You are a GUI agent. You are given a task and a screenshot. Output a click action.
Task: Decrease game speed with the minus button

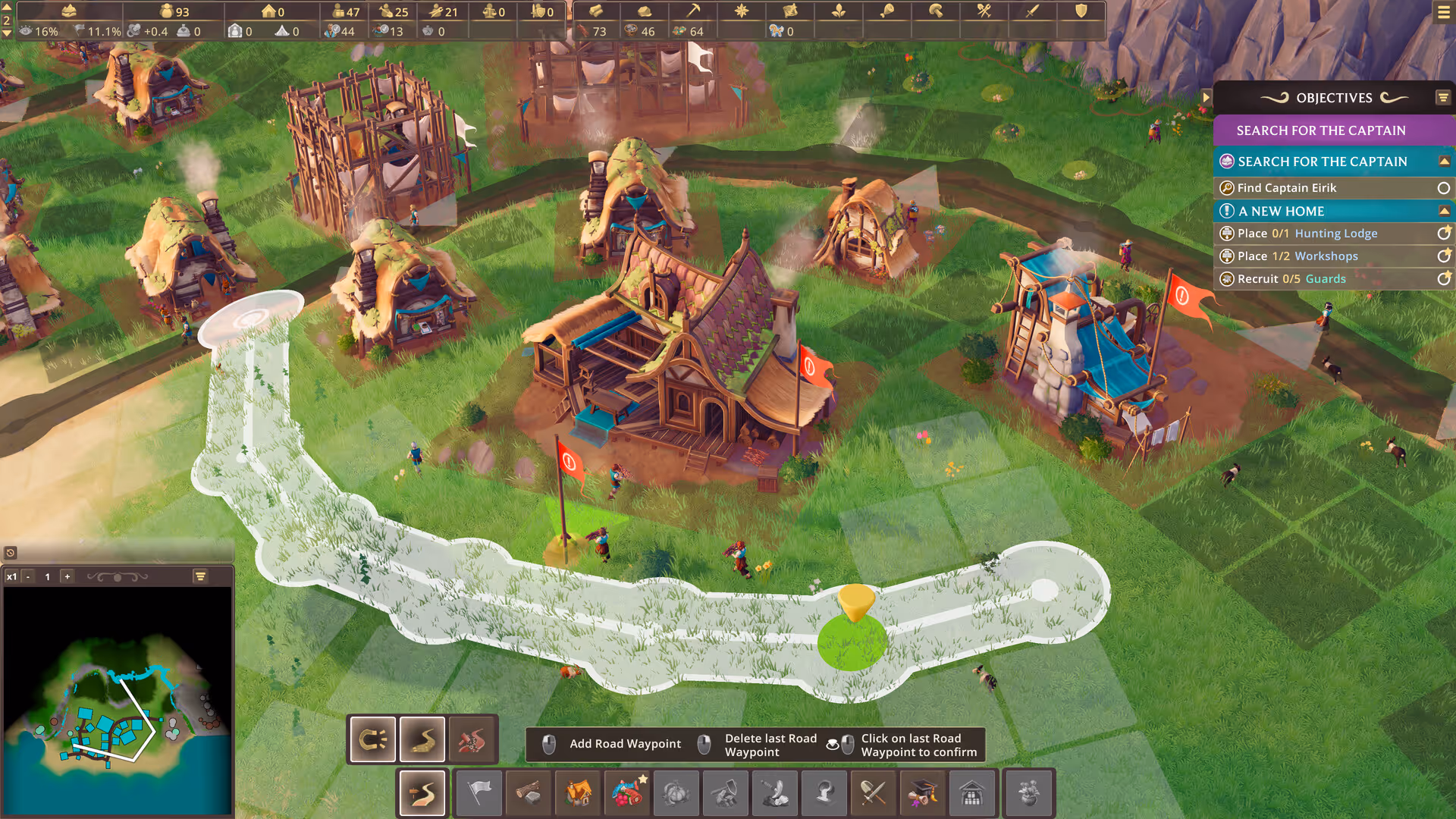28,577
